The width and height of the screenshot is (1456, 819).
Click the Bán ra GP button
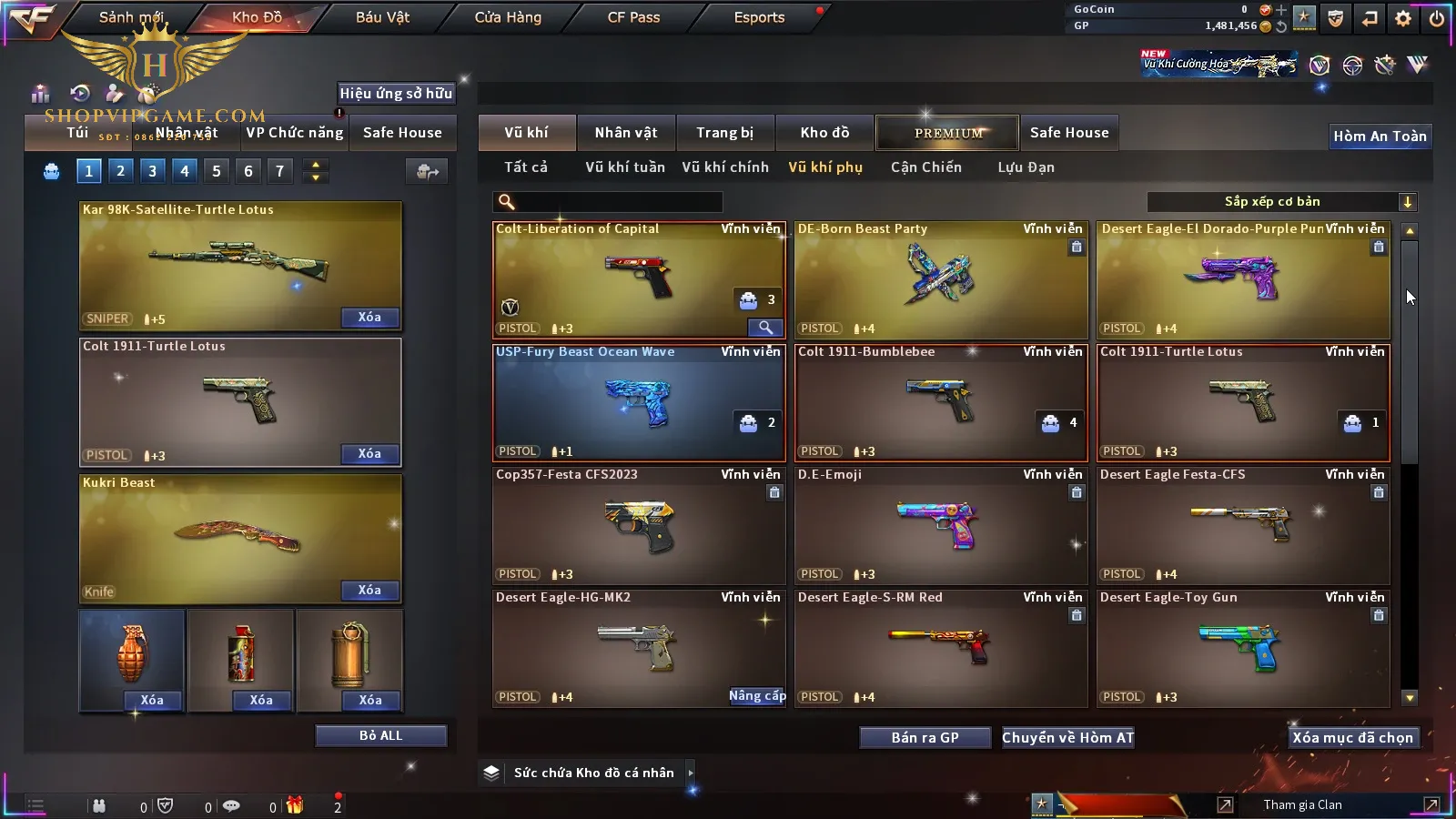pos(925,738)
